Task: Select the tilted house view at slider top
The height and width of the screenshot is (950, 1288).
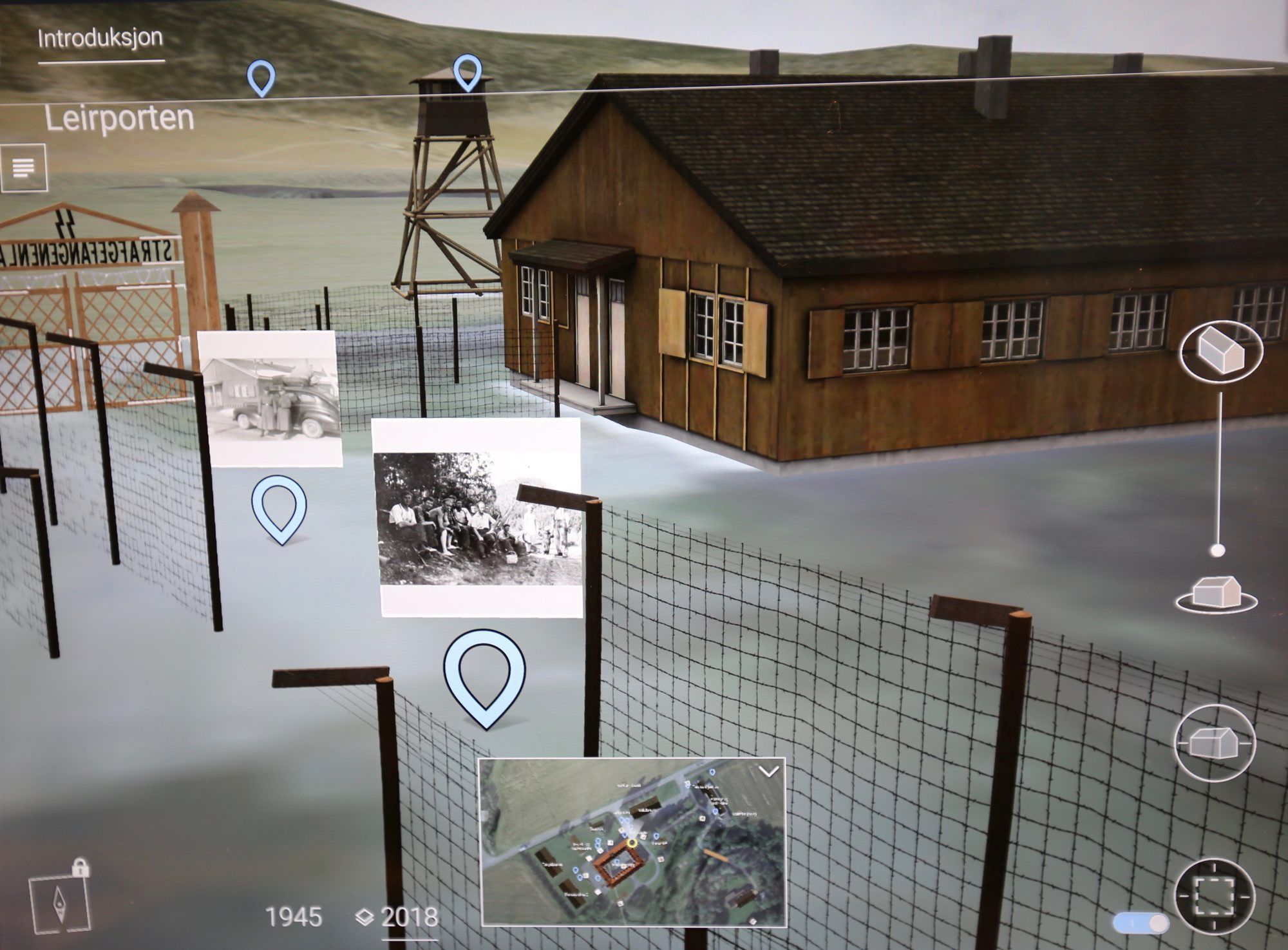Action: tap(1220, 352)
